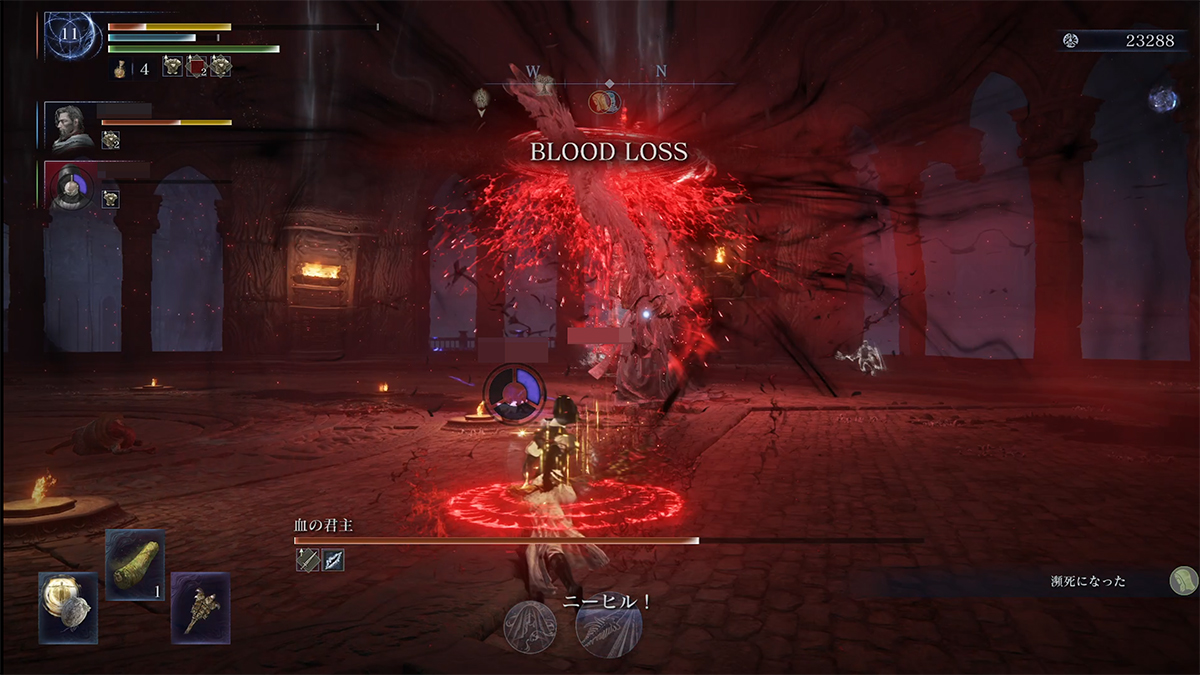
Task: Select the bearded teammate portrait
Action: click(x=71, y=125)
